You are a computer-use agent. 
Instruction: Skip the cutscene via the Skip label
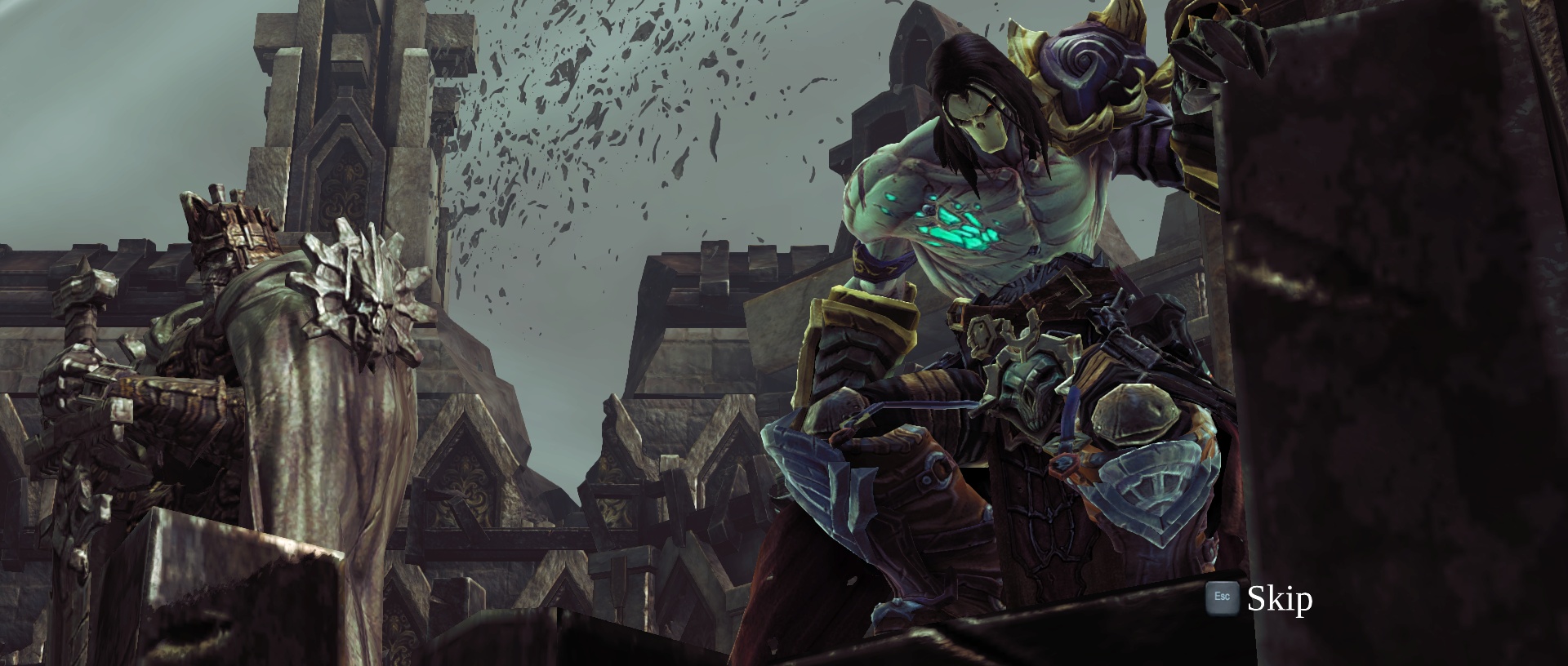coord(1279,599)
